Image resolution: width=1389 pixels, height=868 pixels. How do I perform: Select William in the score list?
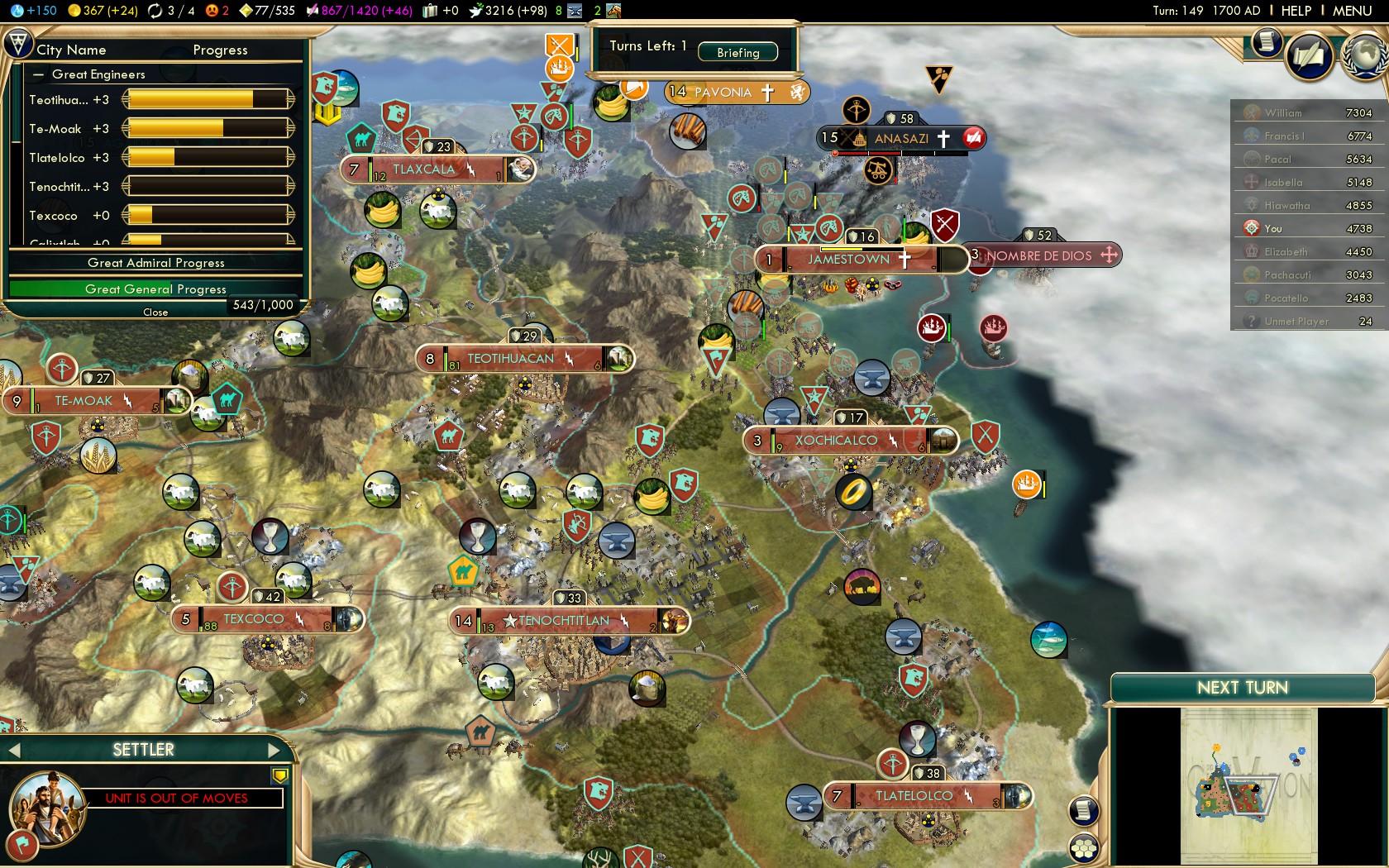(x=1283, y=113)
